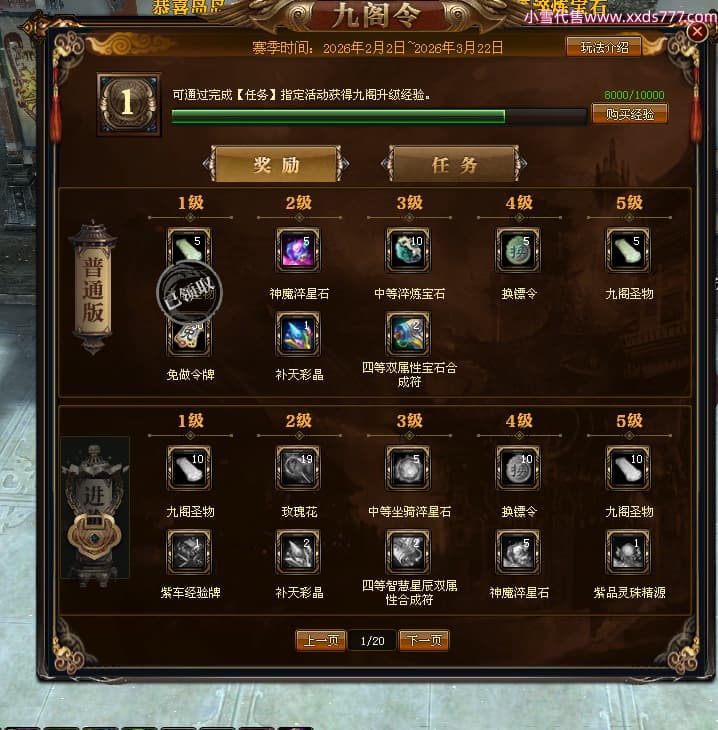718x730 pixels.
Task: Select the 四等双属性宝石合成符 reward icon
Action: (x=408, y=334)
